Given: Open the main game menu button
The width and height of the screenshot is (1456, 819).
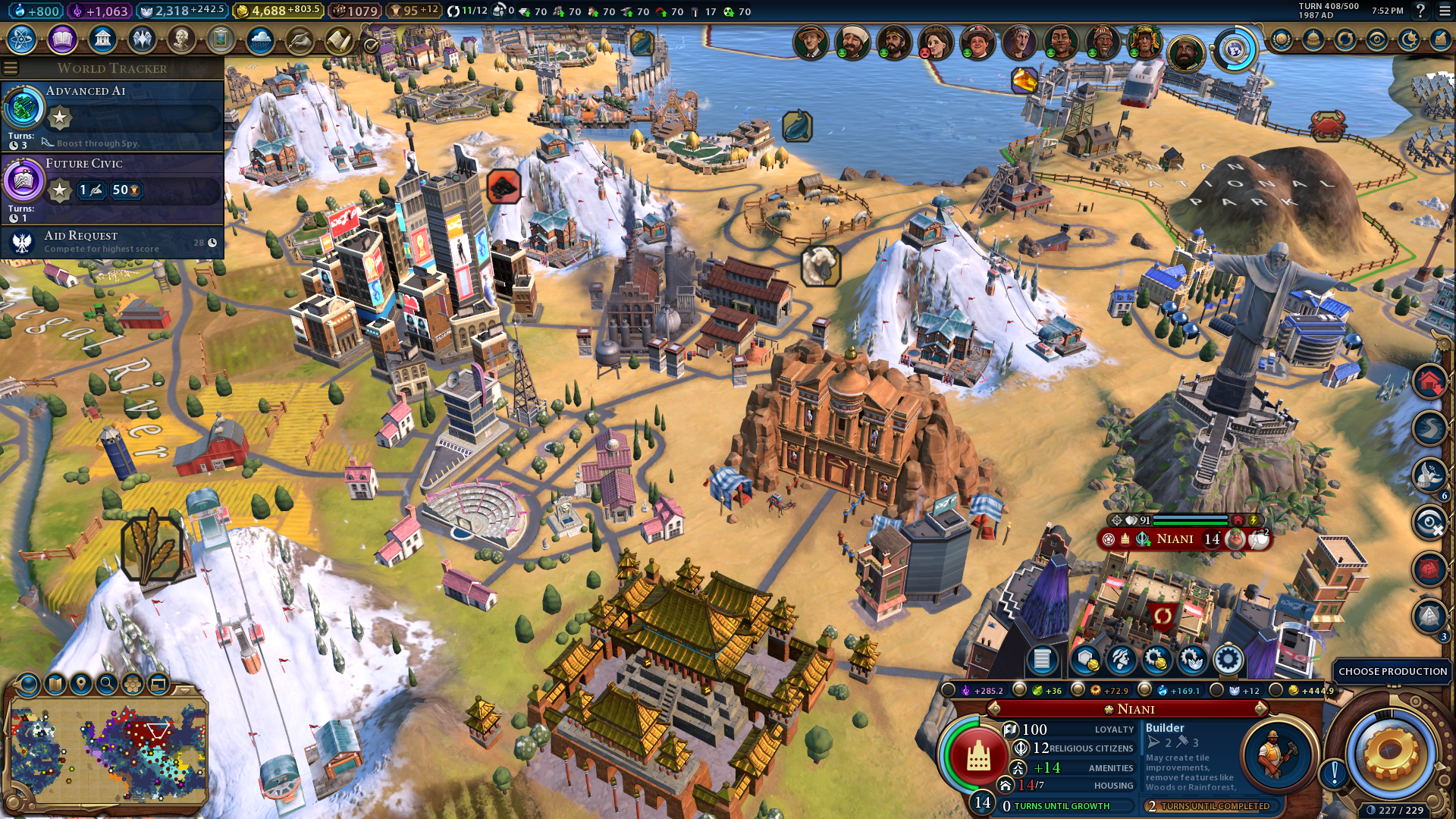Looking at the screenshot, I should (1443, 11).
